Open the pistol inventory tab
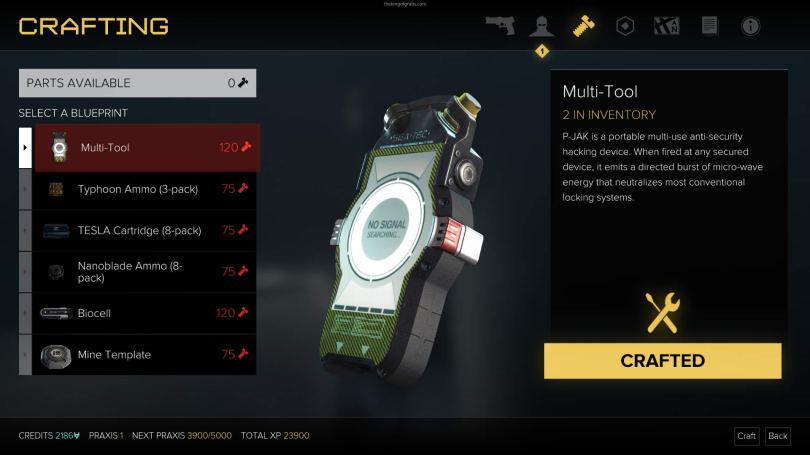The image size is (810, 455). coord(500,26)
